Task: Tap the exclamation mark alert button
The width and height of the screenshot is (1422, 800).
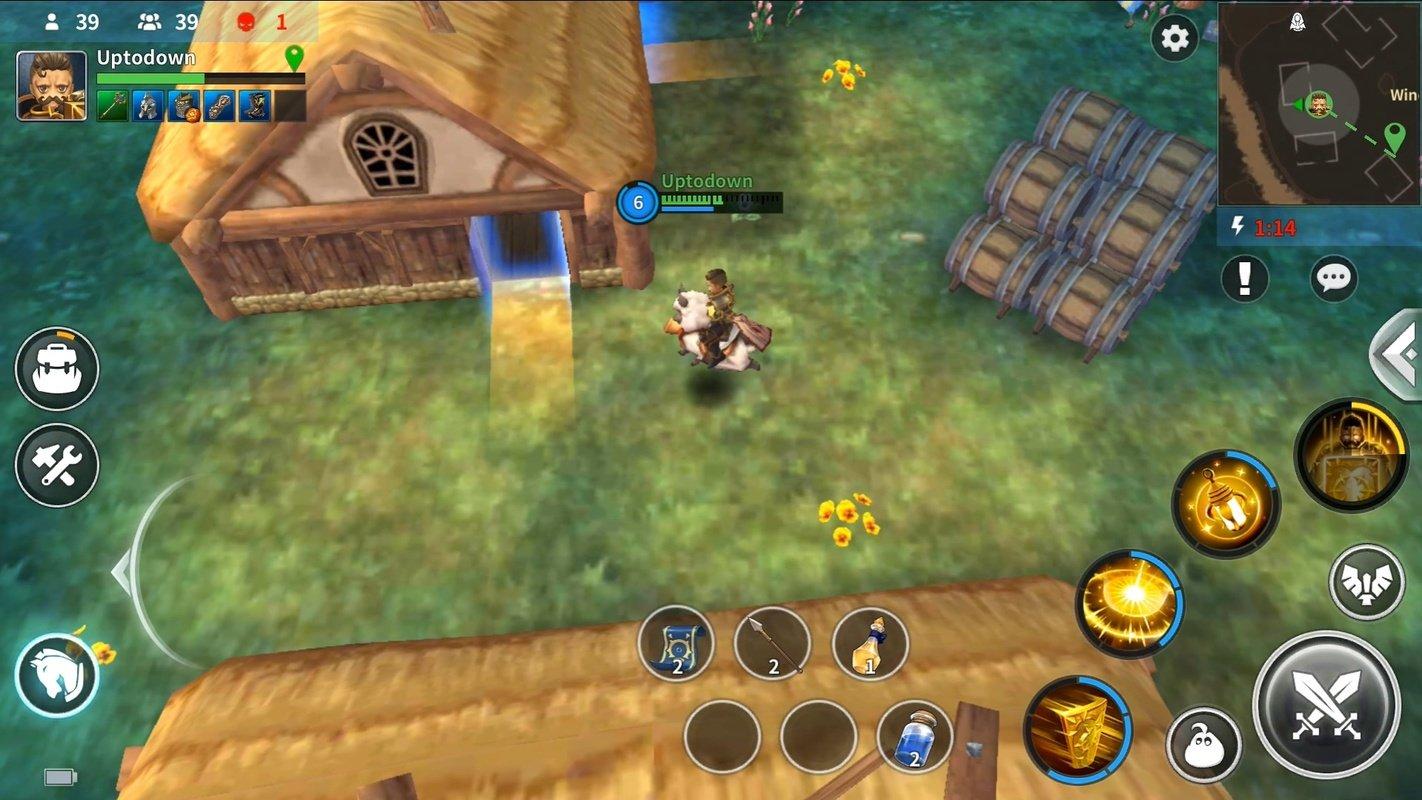Action: [x=1245, y=279]
